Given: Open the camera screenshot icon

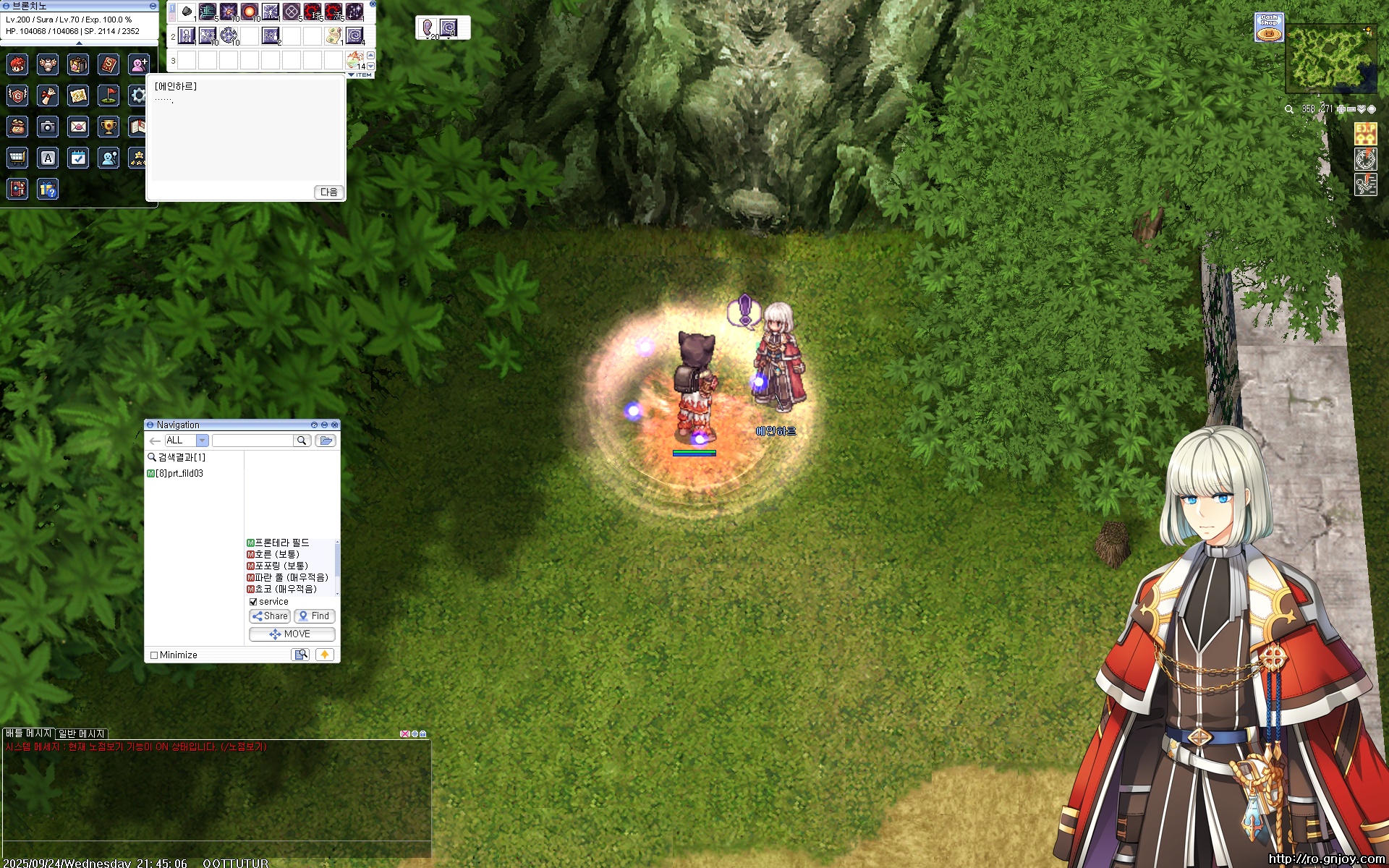Looking at the screenshot, I should [48, 127].
